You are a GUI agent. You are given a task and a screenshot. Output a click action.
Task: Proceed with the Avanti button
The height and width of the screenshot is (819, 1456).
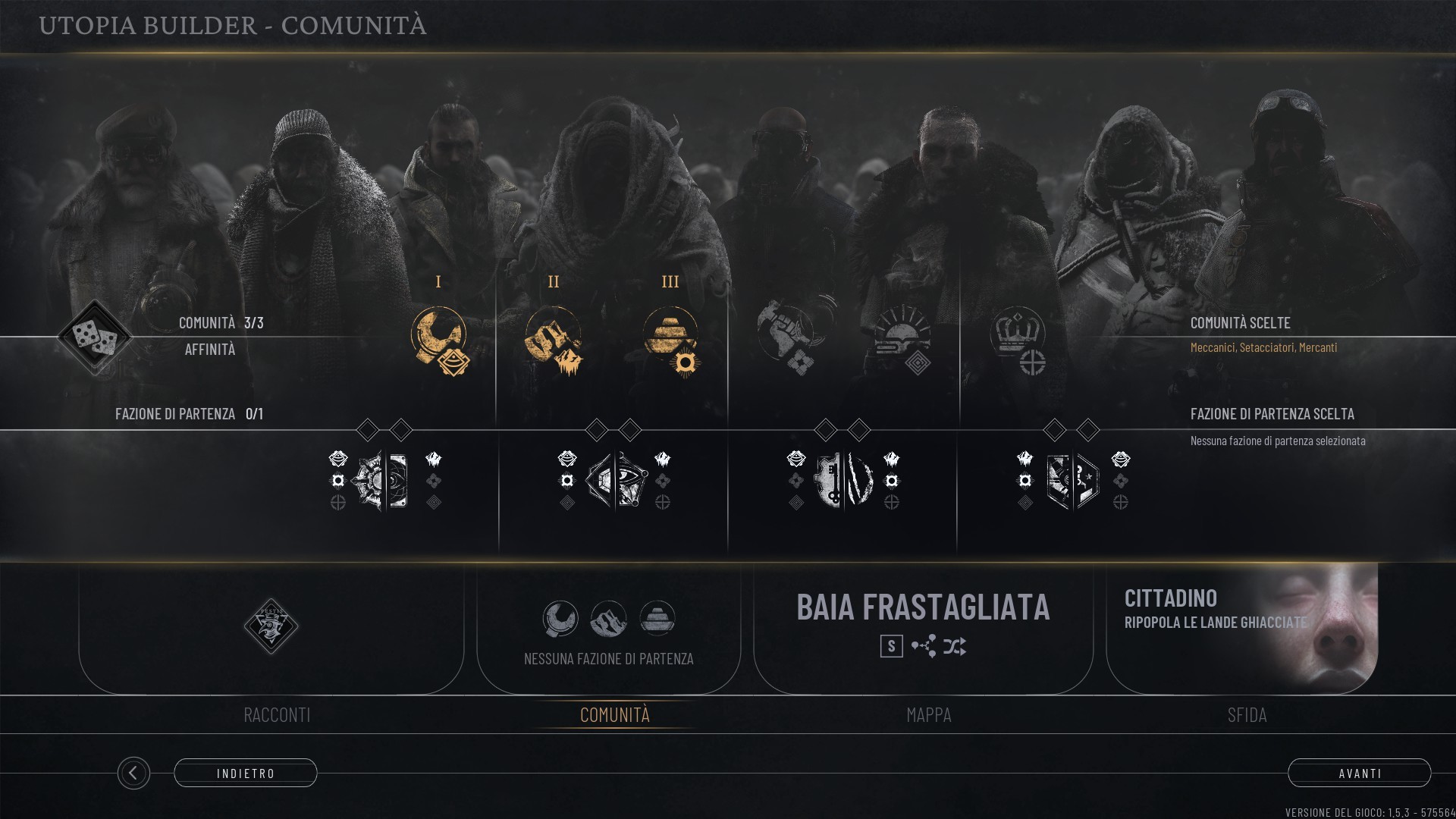coord(1359,773)
